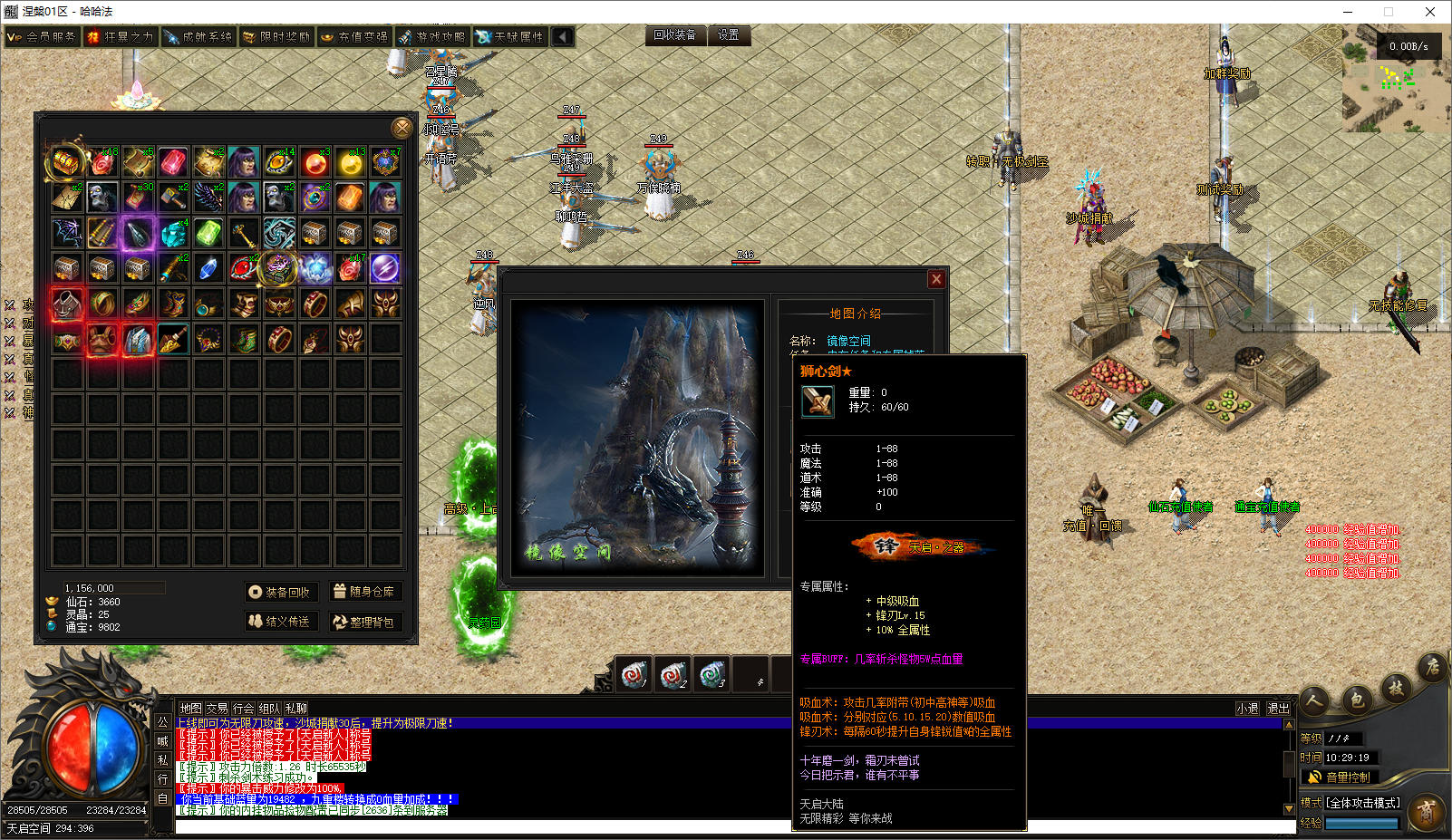Screen dimensions: 1452x840
Task: Open the 限时奖励 timed rewards menu
Action: (276, 37)
